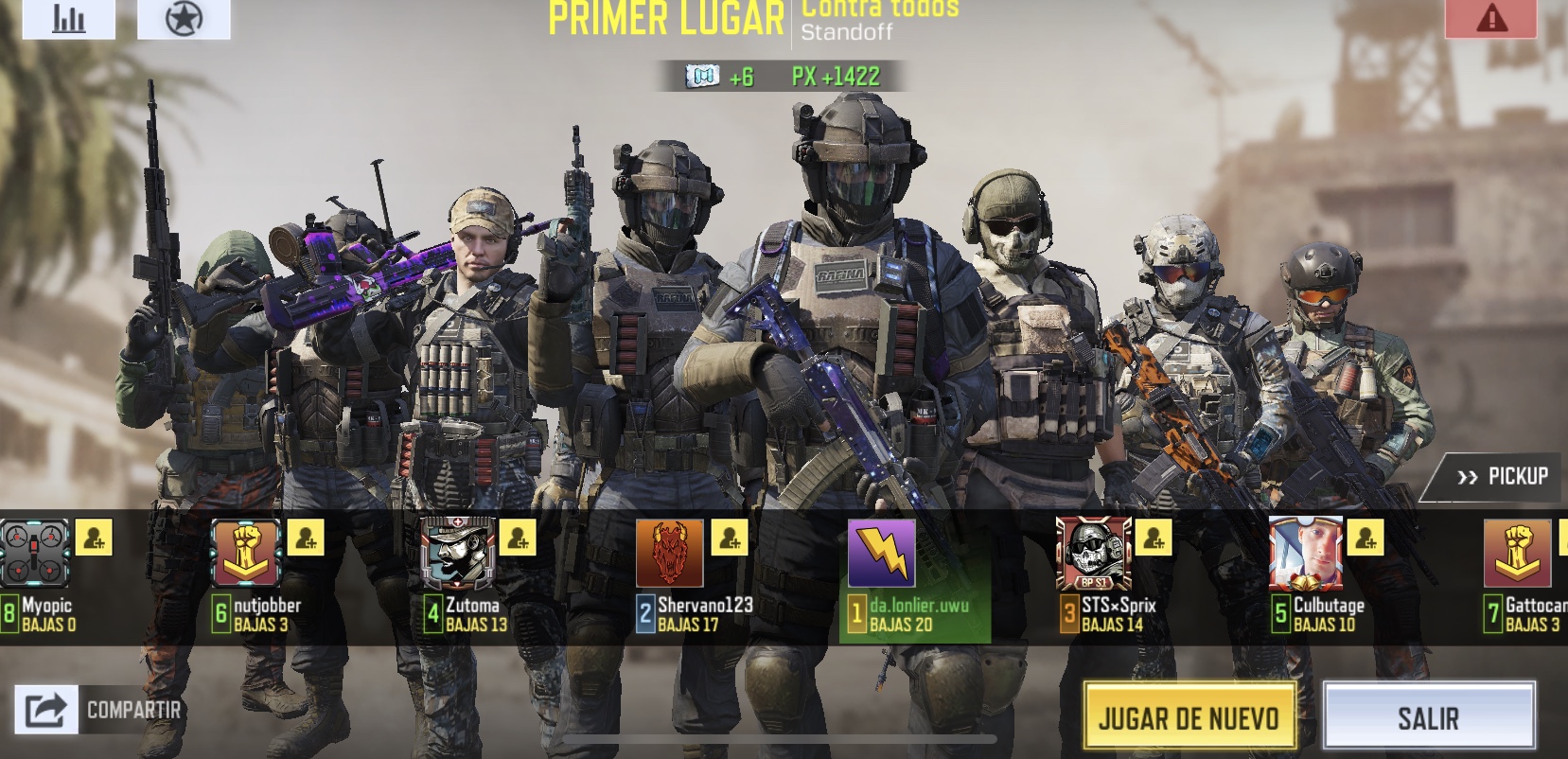This screenshot has width=1568, height=759.
Task: Select Shervano123's red demon avatar
Action: tap(670, 554)
